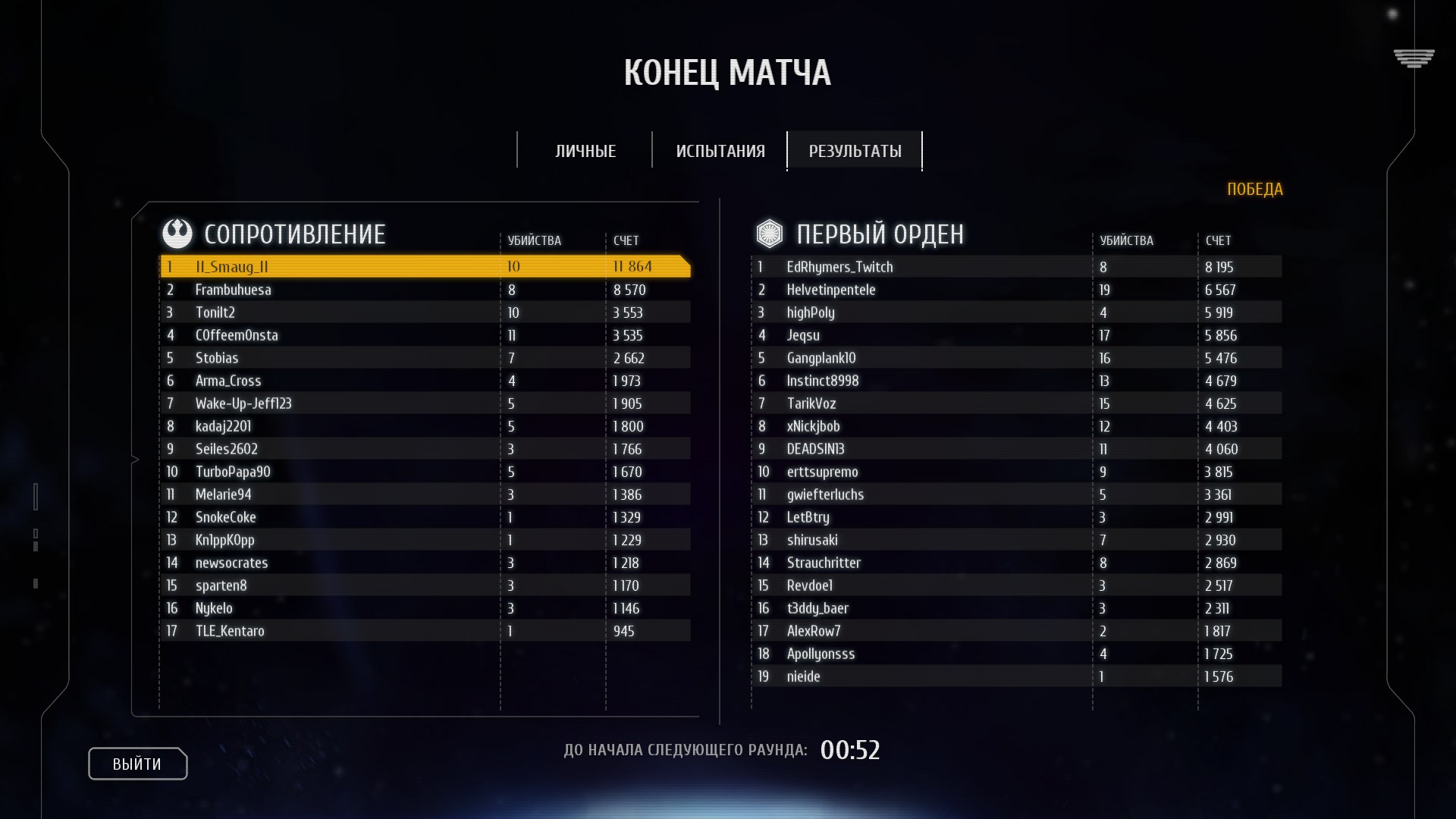
Task: Click the ВЫЙТИ button
Action: 137,764
